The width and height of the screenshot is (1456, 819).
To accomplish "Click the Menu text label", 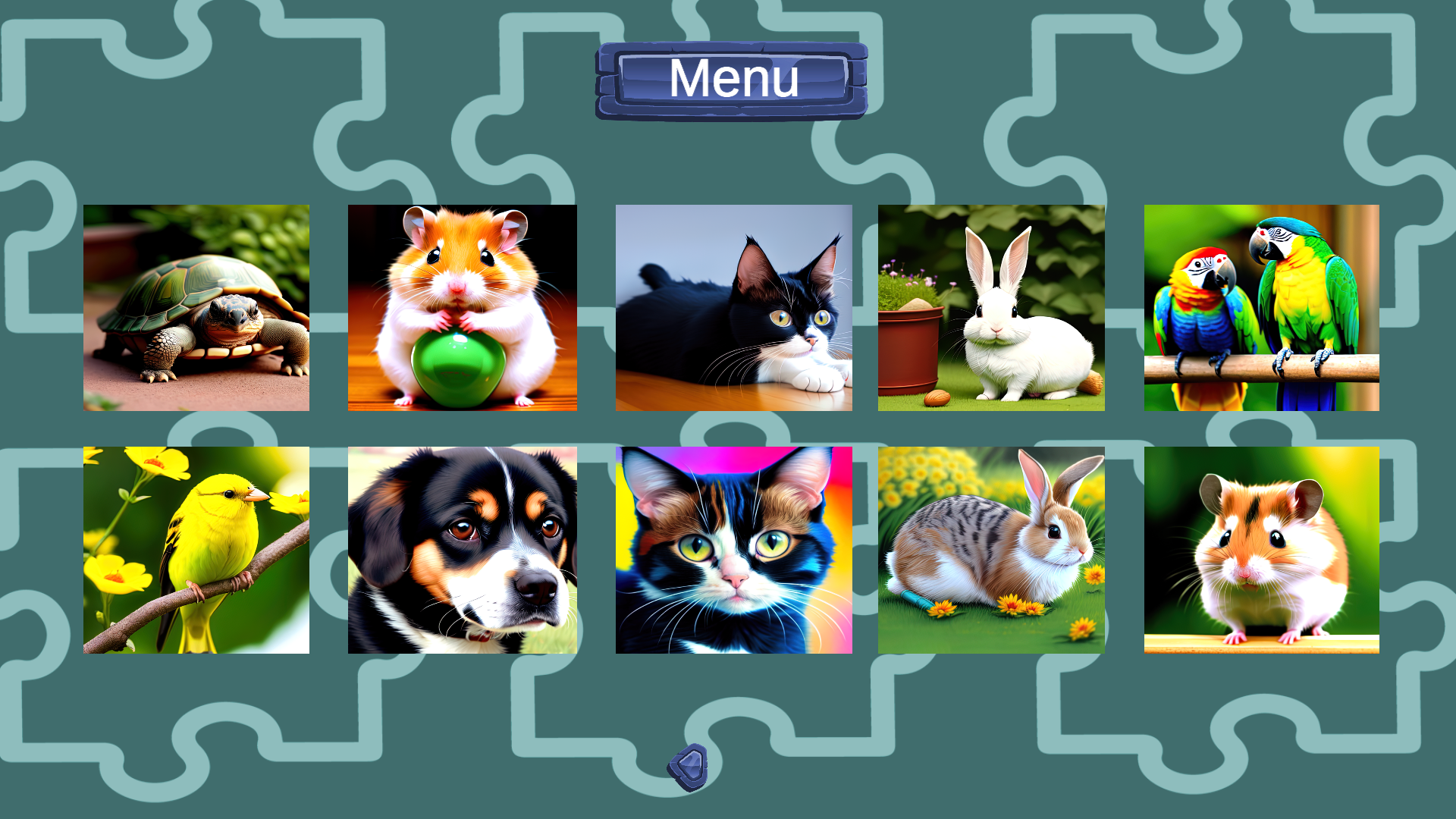I will (733, 78).
